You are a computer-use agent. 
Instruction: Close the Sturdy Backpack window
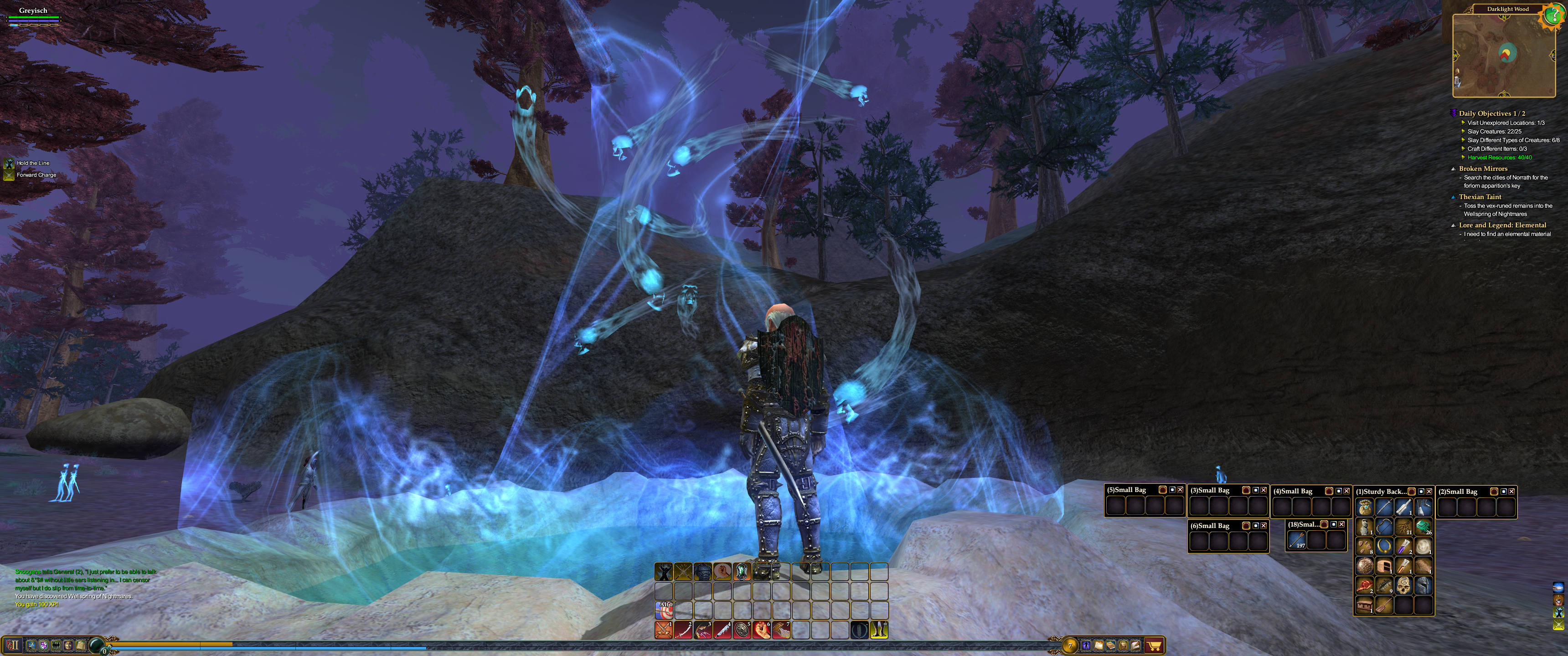[1429, 492]
